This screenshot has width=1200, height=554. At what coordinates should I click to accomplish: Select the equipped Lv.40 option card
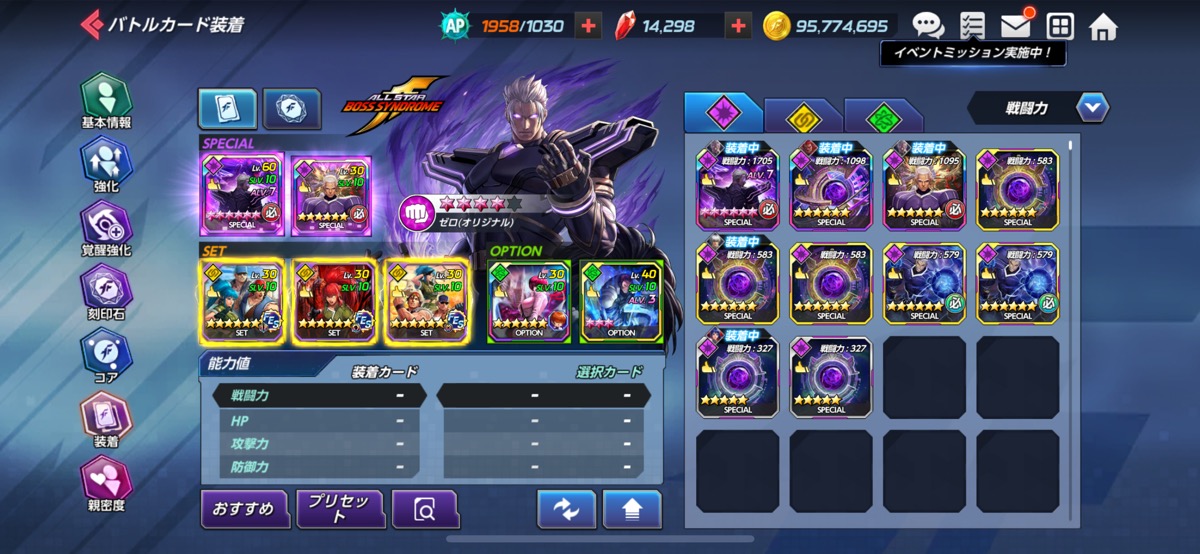[x=621, y=301]
